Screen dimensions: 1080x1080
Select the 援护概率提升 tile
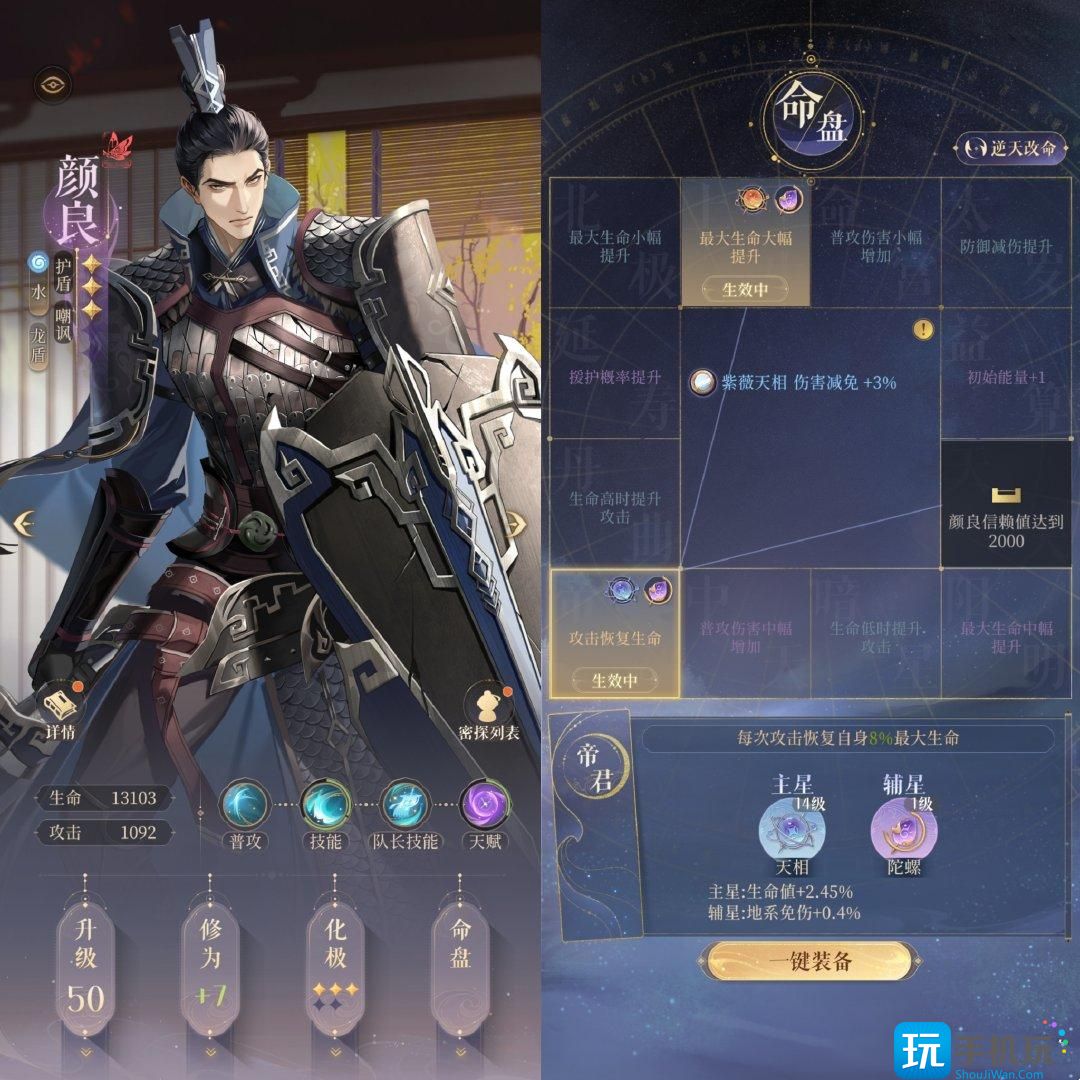point(615,377)
